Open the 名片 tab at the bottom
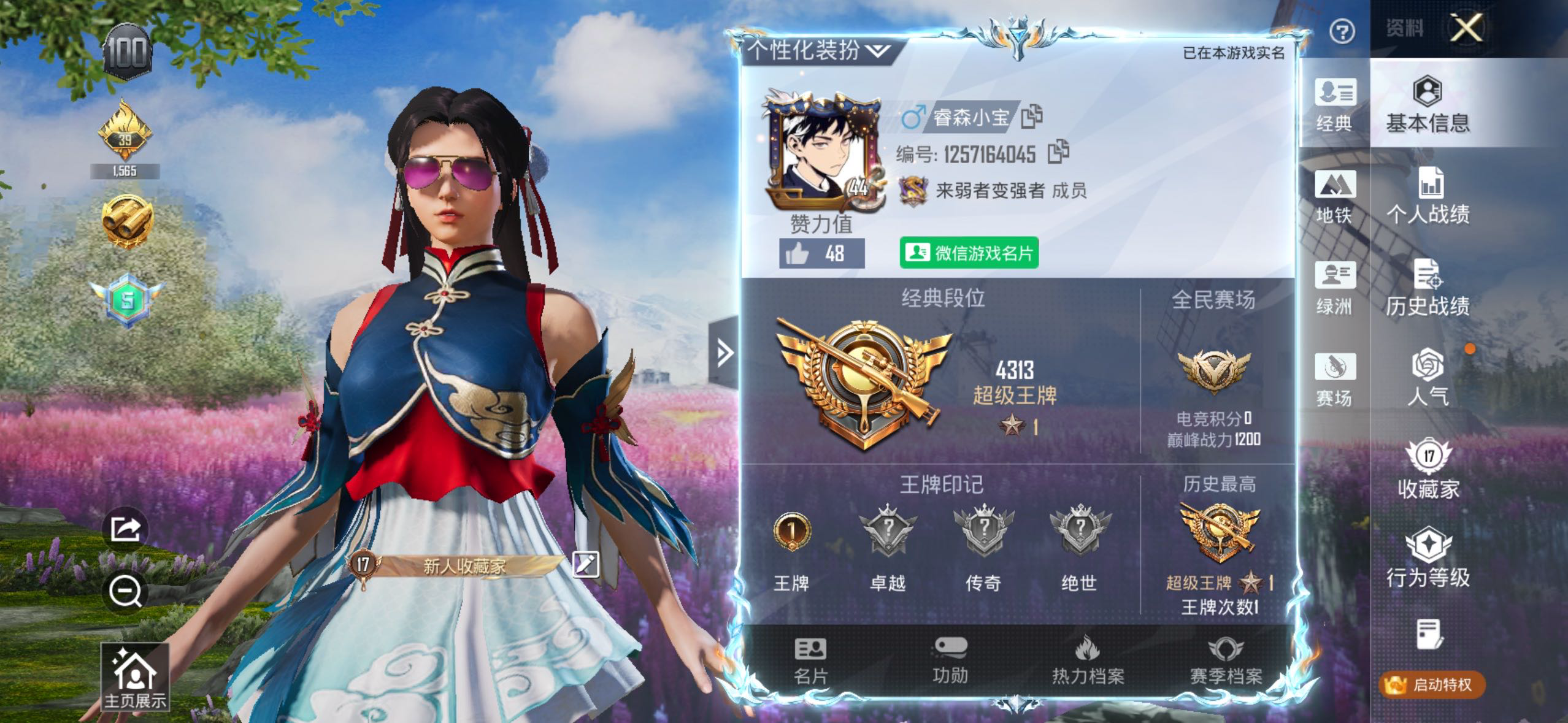The width and height of the screenshot is (1568, 723). (x=811, y=660)
